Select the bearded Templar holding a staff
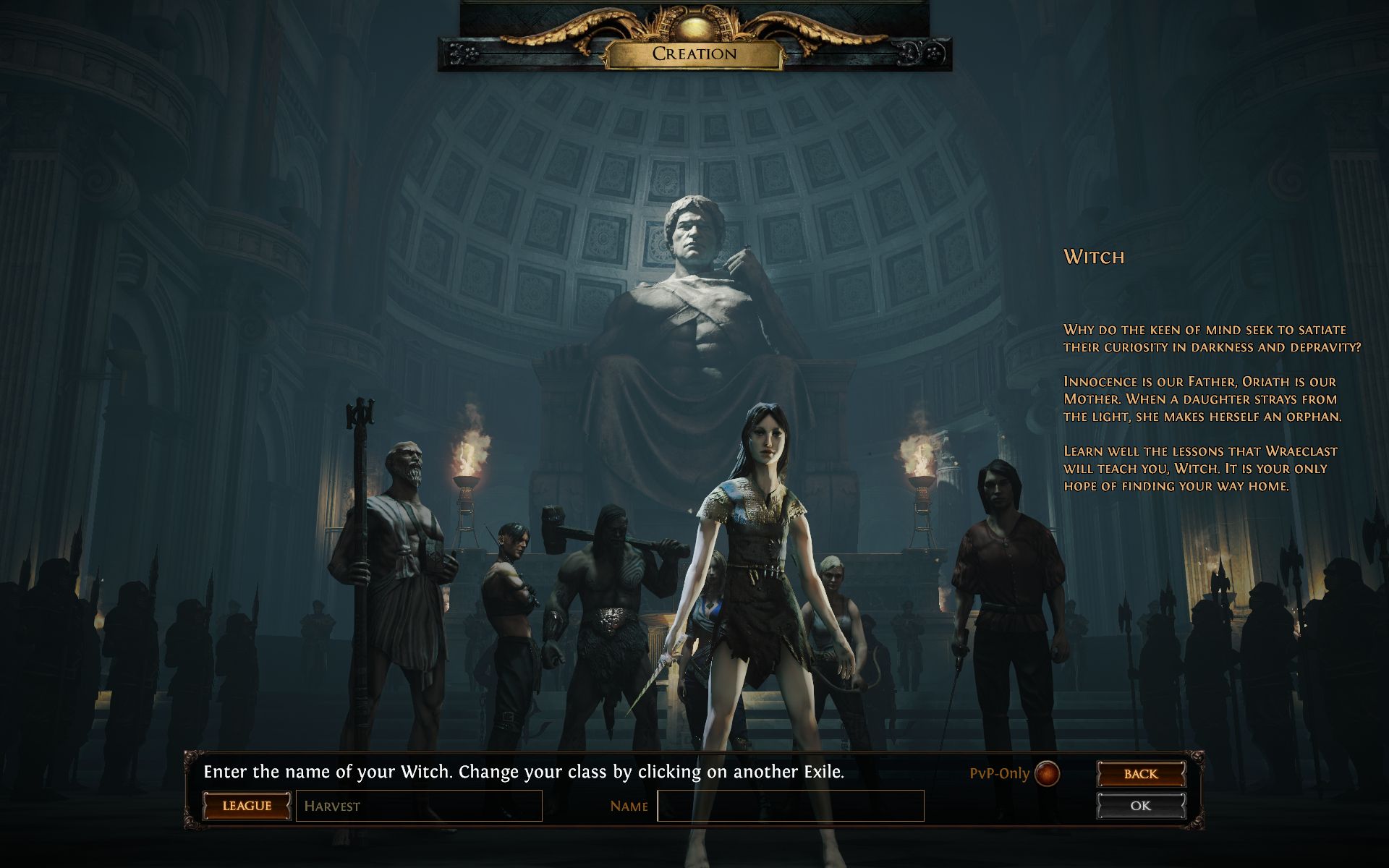The height and width of the screenshot is (868, 1389). 402,564
